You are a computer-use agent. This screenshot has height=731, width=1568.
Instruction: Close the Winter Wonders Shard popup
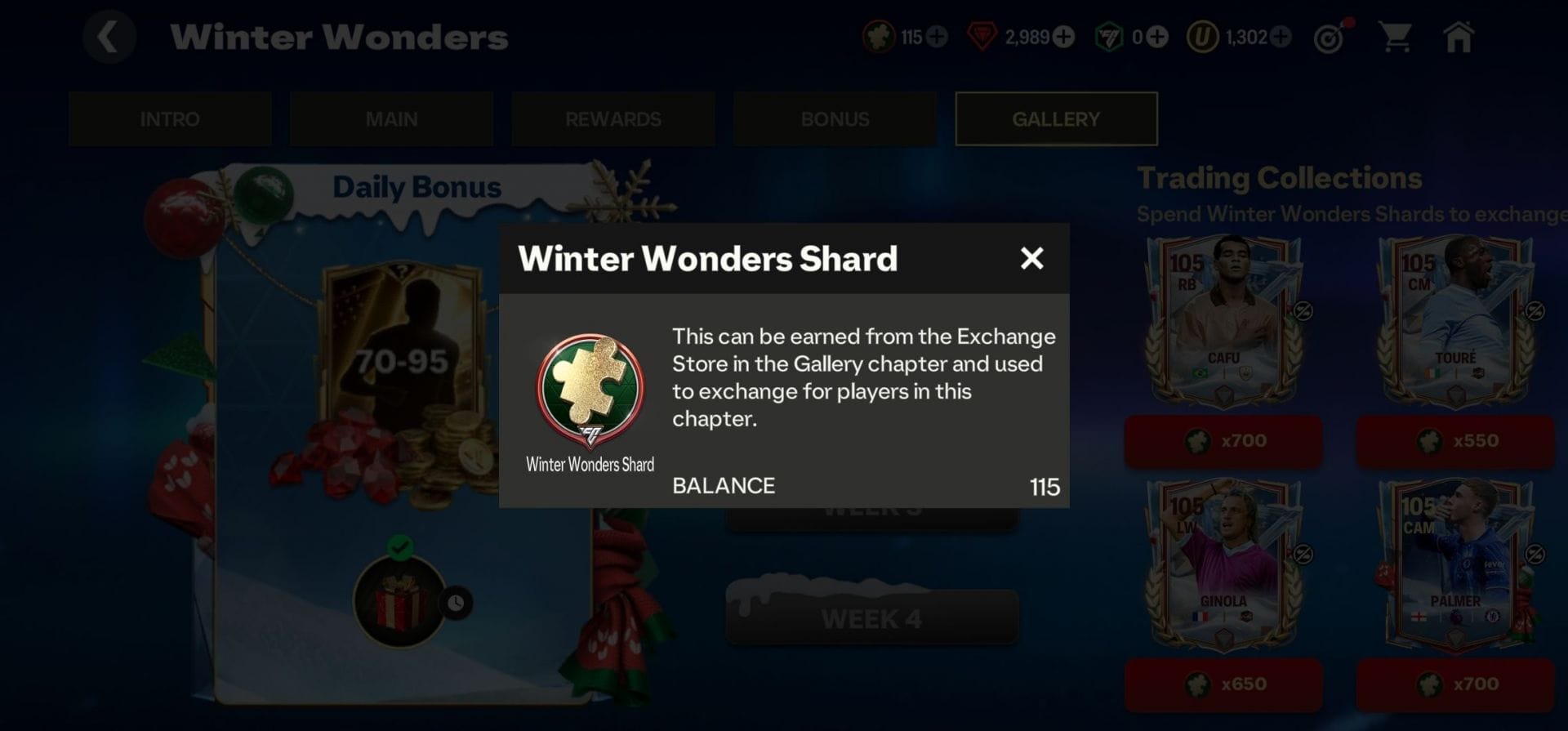(x=1031, y=258)
